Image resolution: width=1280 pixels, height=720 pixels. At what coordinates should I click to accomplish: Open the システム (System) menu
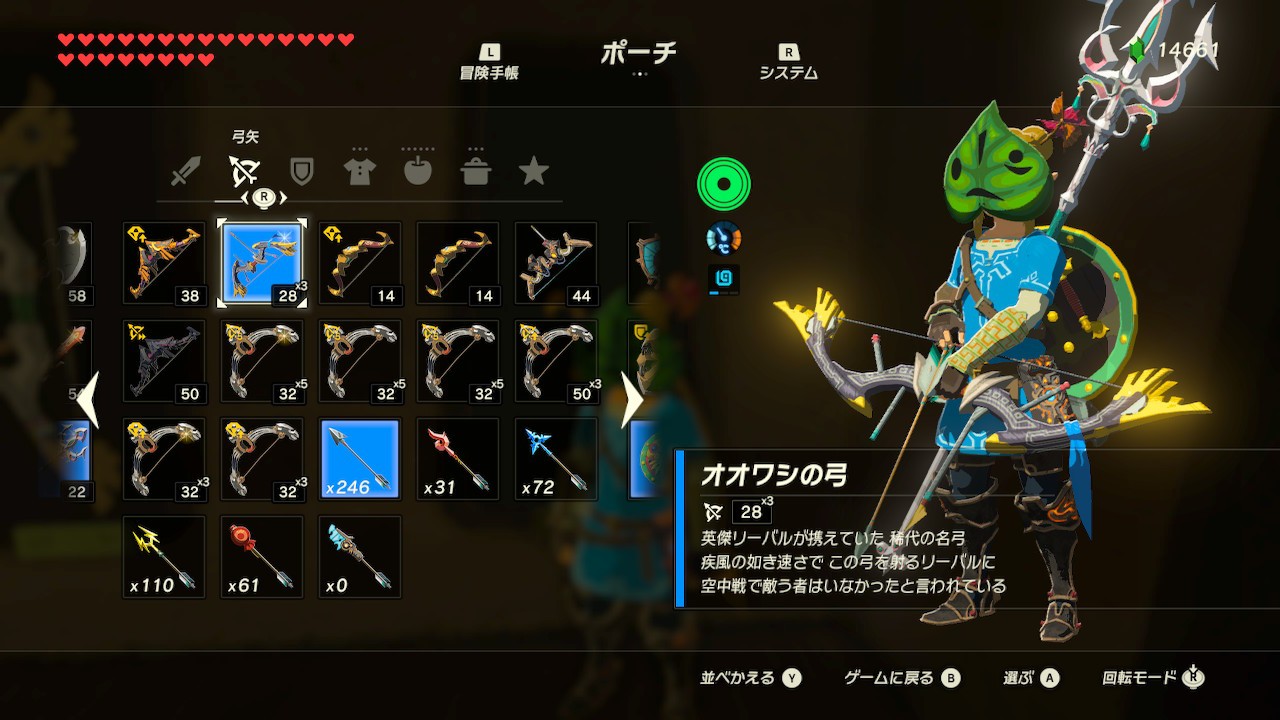788,62
